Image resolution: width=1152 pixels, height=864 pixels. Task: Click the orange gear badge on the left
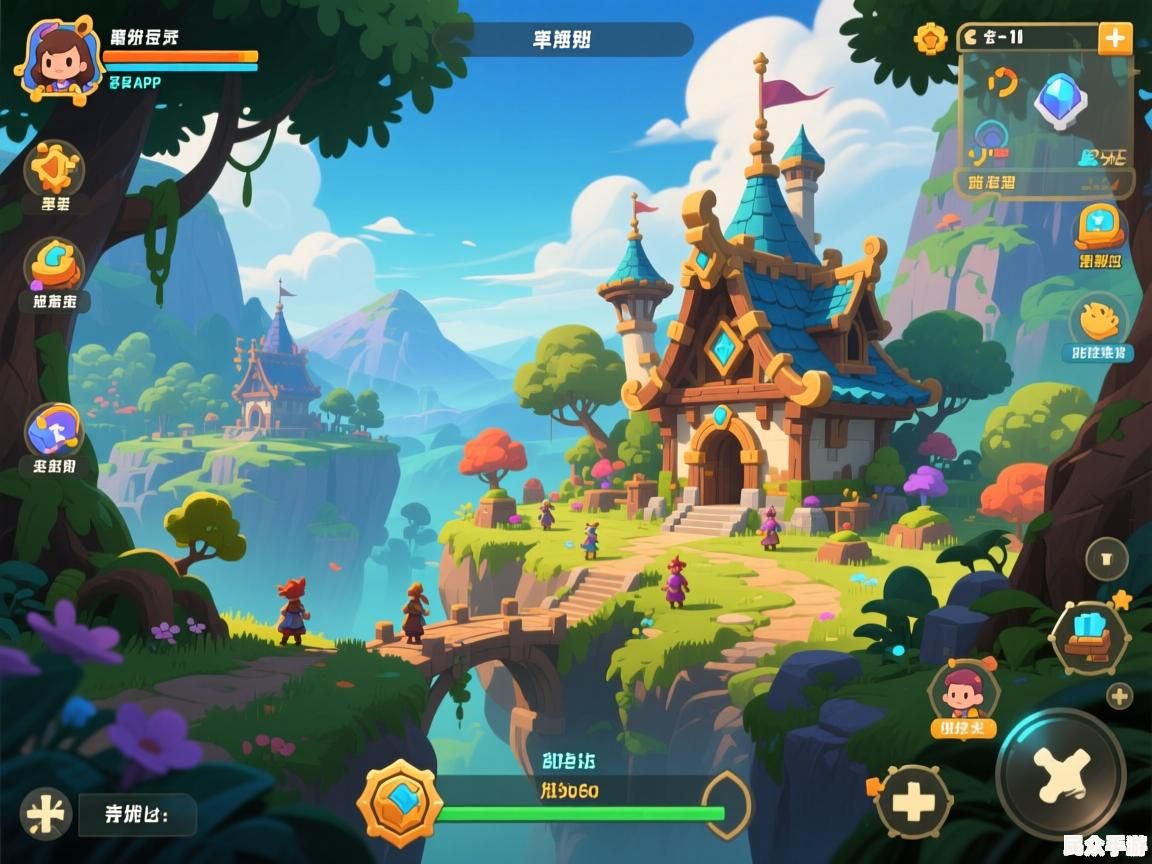54,168
